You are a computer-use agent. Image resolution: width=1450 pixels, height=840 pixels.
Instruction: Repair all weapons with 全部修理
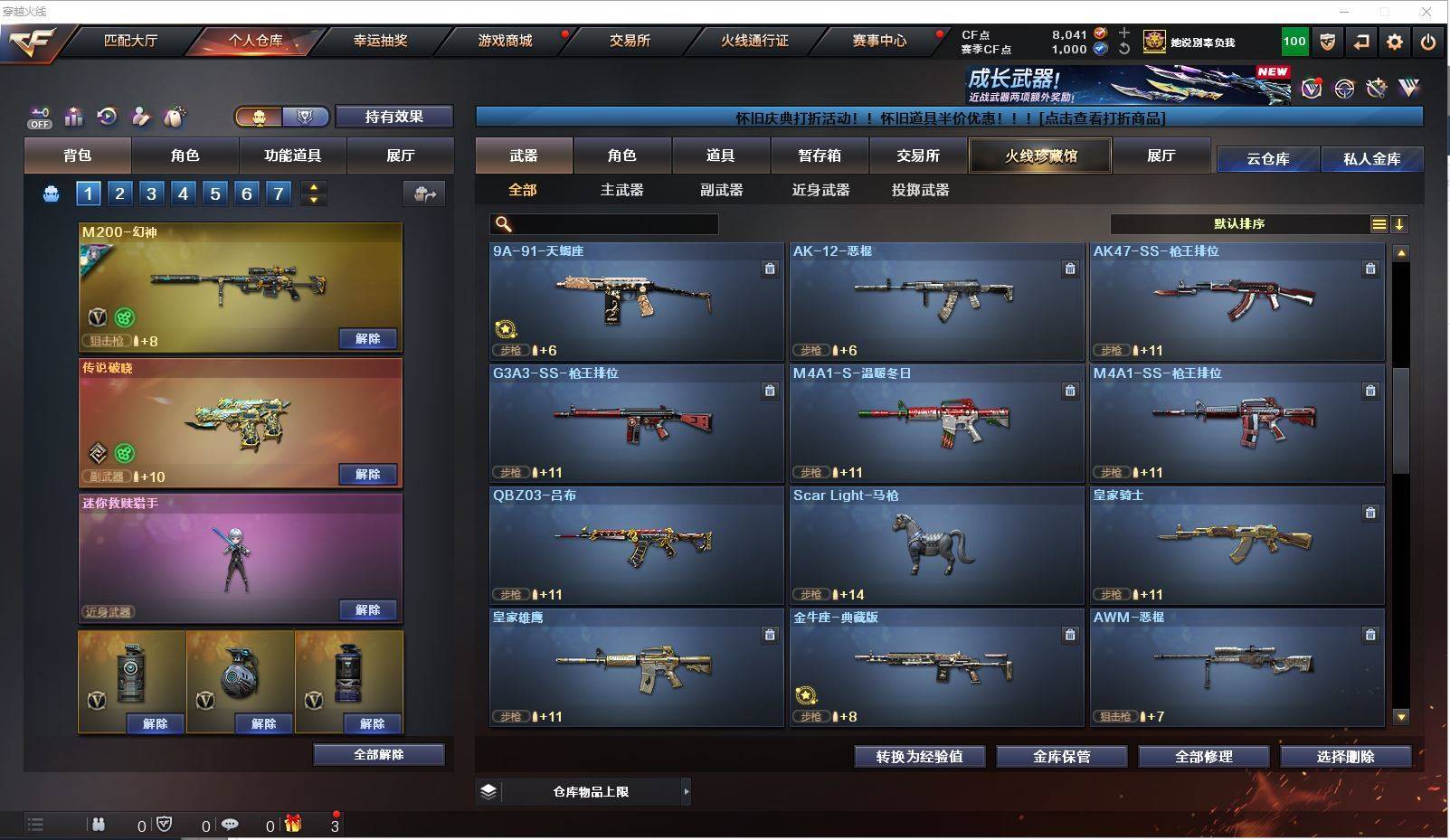click(x=1203, y=757)
